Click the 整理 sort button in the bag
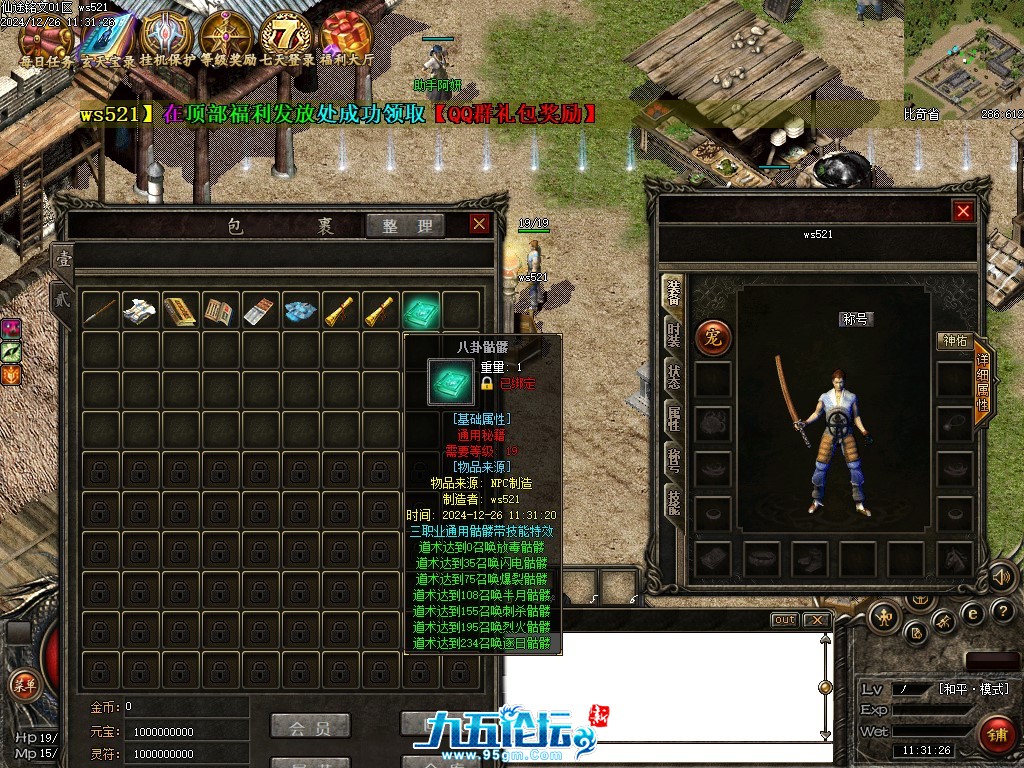The image size is (1024, 768). point(405,225)
